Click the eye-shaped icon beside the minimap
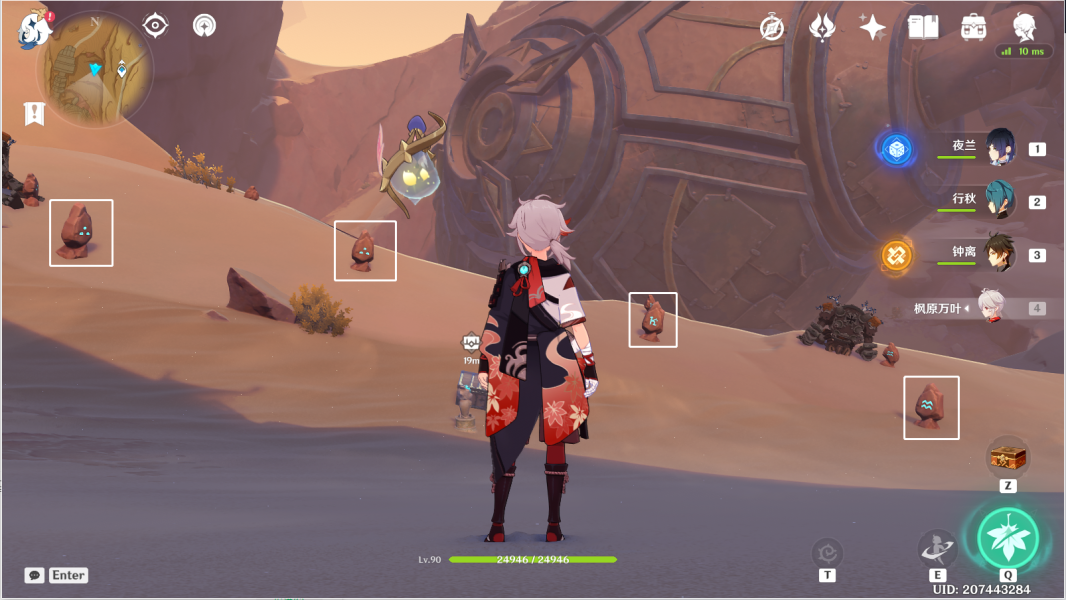 coord(155,25)
